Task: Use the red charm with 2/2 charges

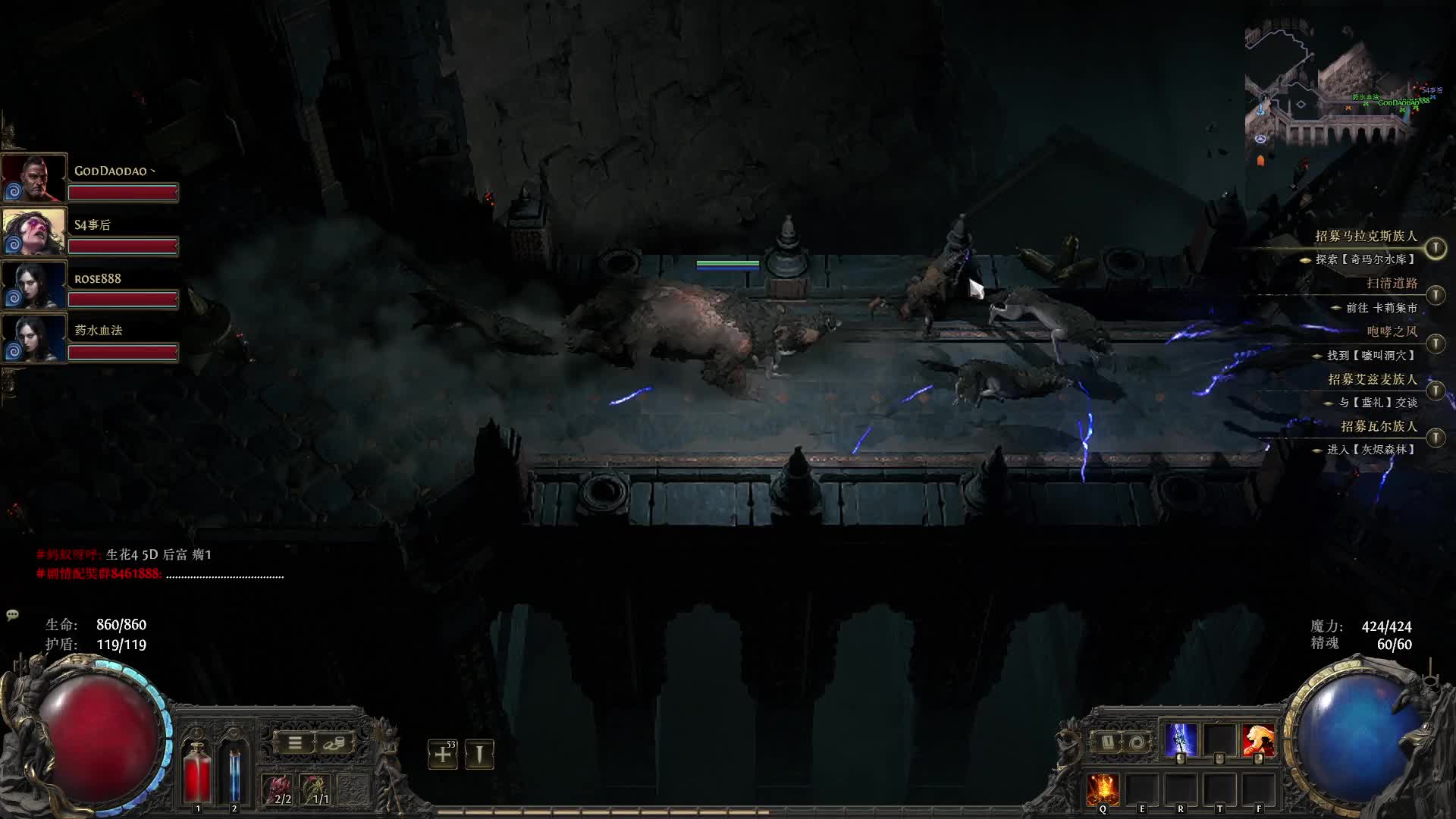Action: [x=278, y=790]
